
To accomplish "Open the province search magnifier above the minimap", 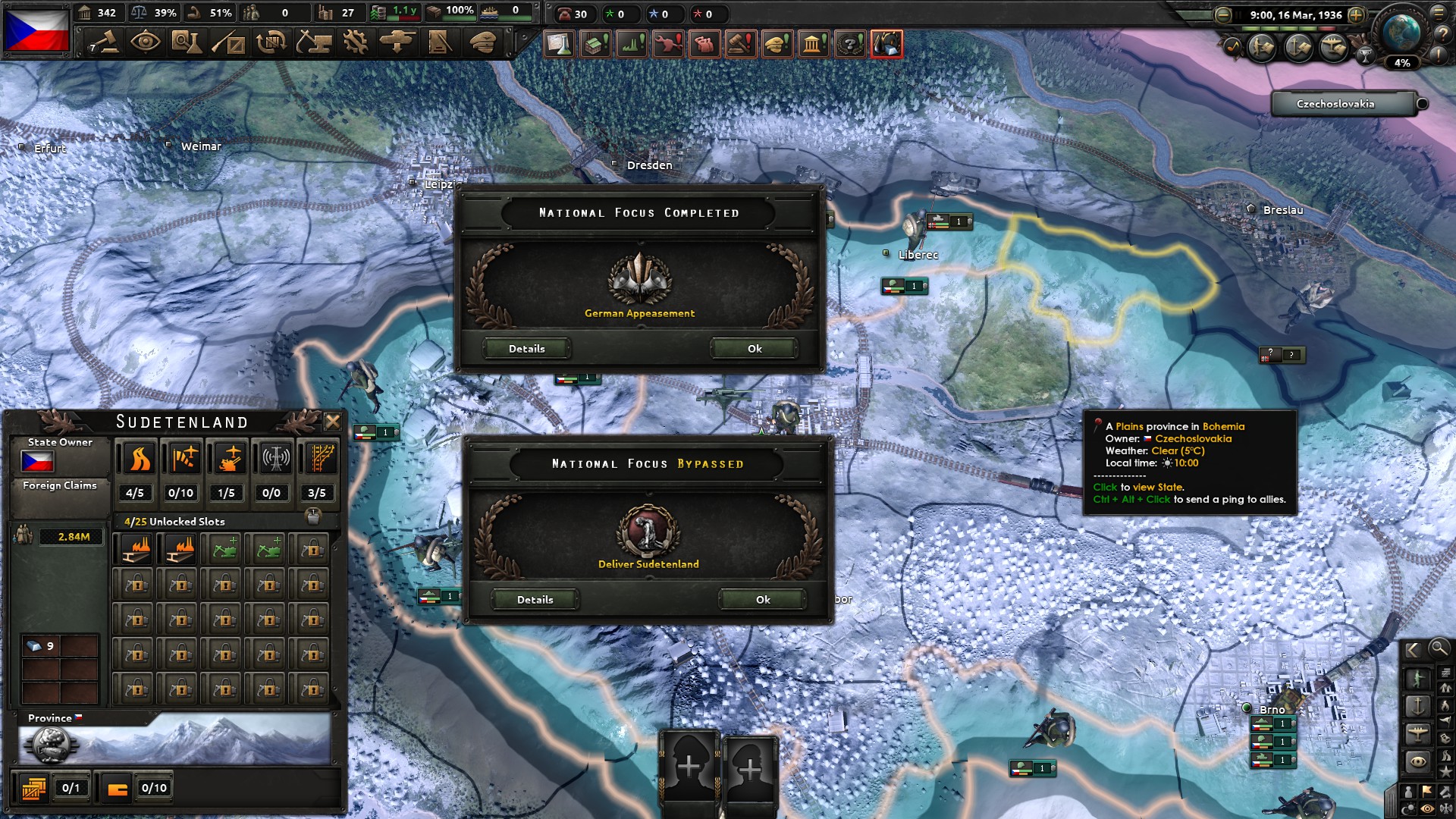I will (1439, 650).
